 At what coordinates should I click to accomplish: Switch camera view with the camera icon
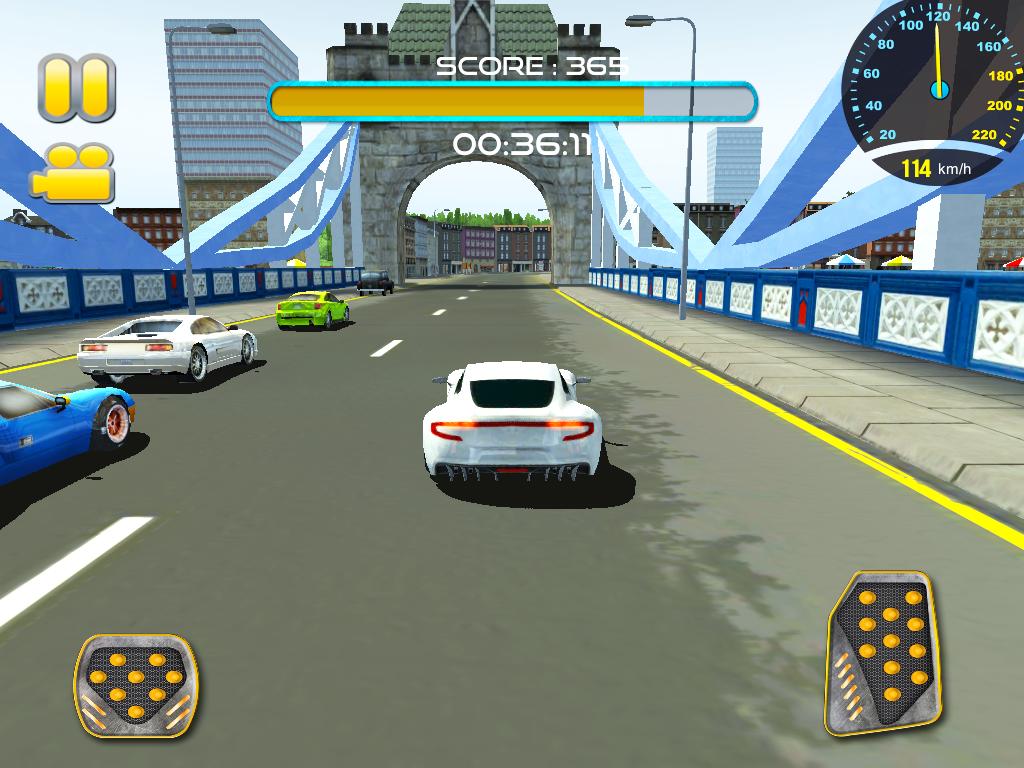click(x=72, y=173)
